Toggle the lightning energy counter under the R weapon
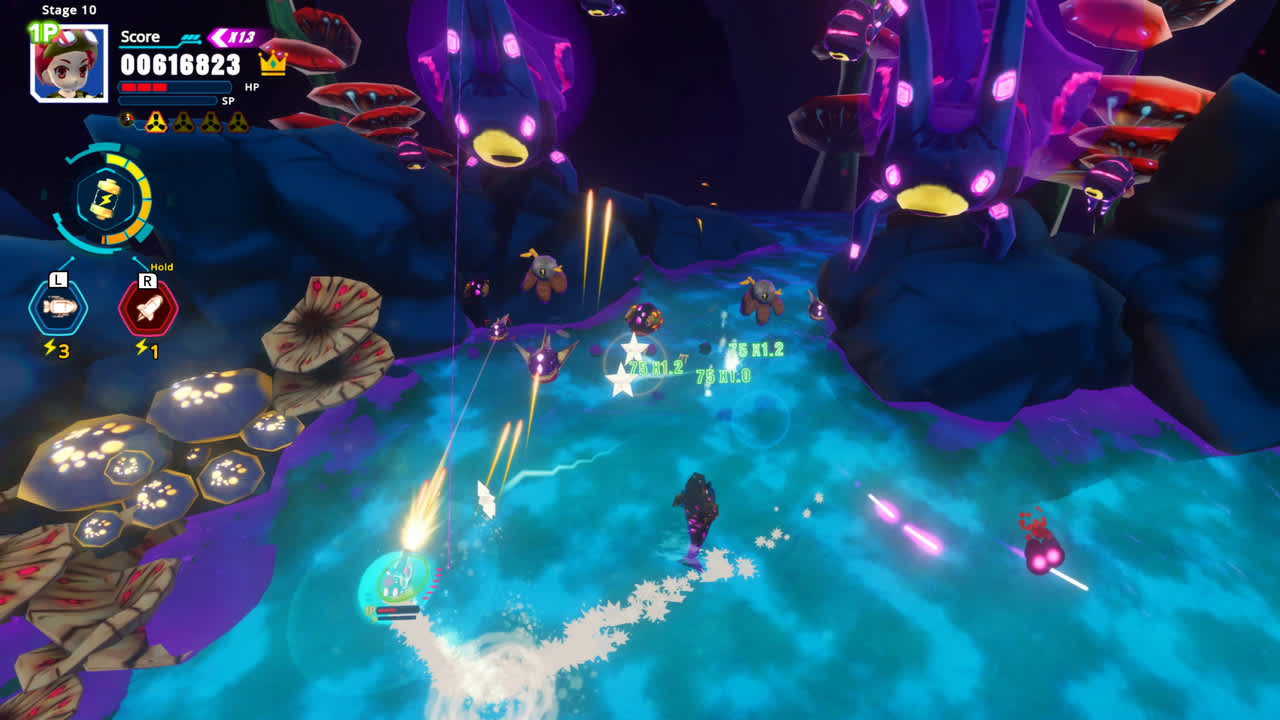This screenshot has width=1280, height=720. coord(147,348)
